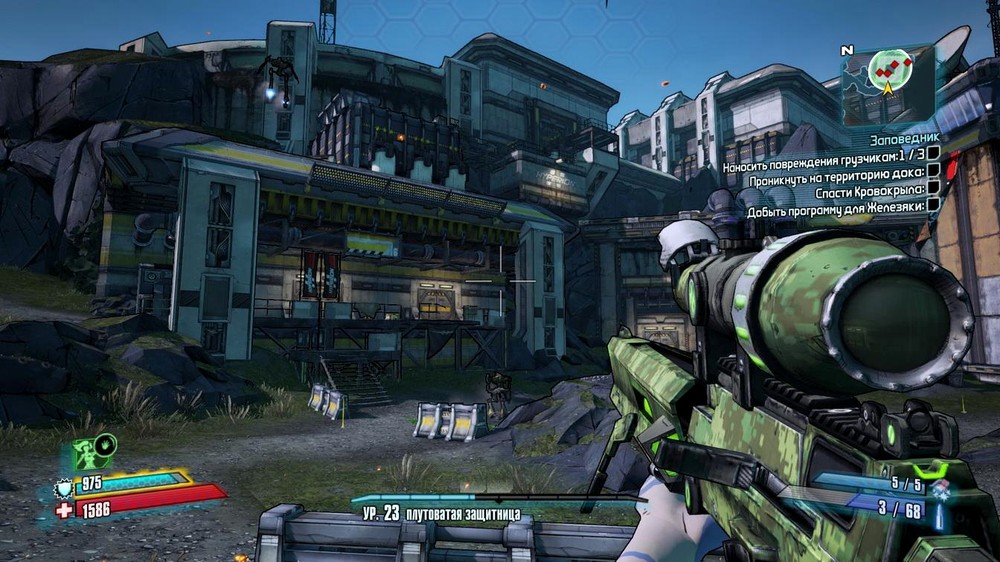The width and height of the screenshot is (1000, 562).
Task: Tick the Добыть программу для Железяки checkbox
Action: point(932,204)
